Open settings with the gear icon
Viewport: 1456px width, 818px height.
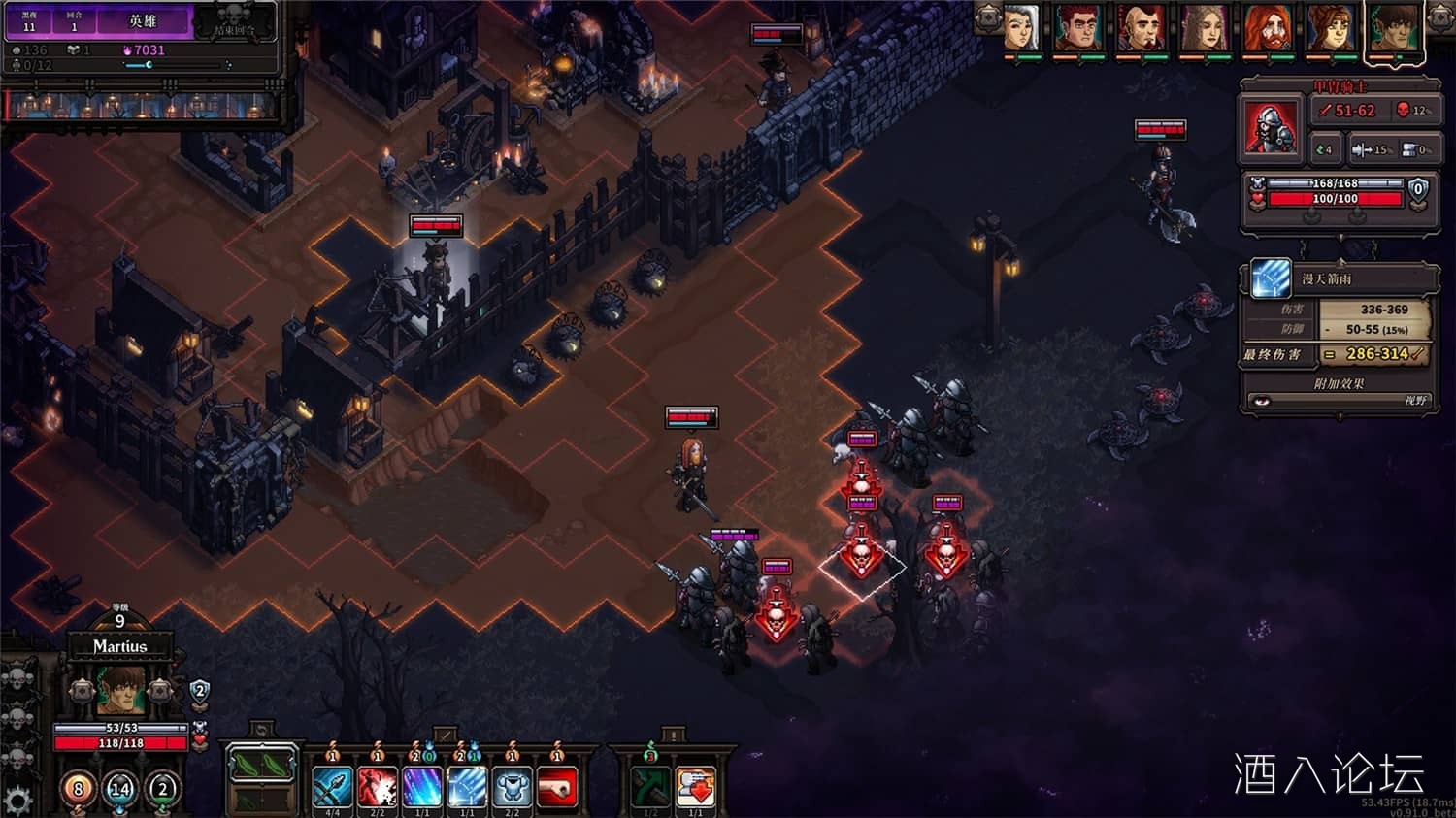17,800
